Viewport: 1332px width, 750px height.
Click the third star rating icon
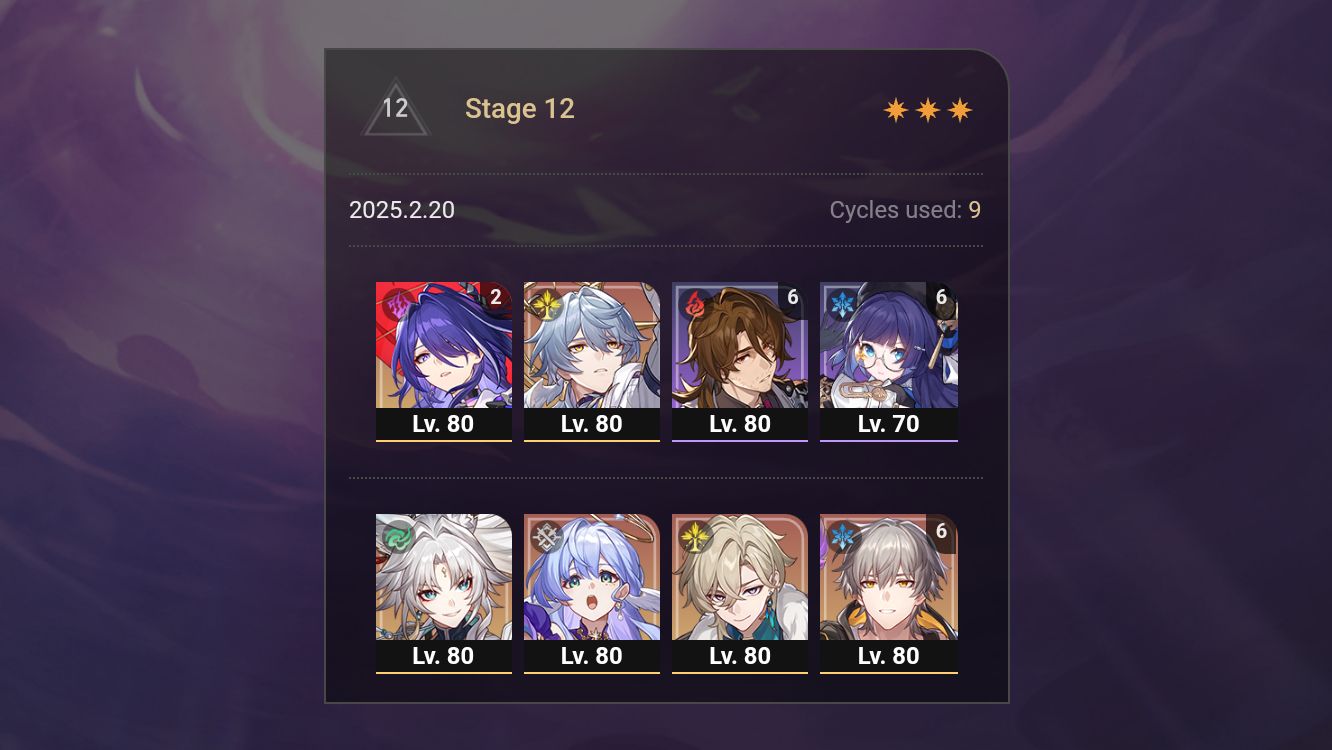[959, 109]
